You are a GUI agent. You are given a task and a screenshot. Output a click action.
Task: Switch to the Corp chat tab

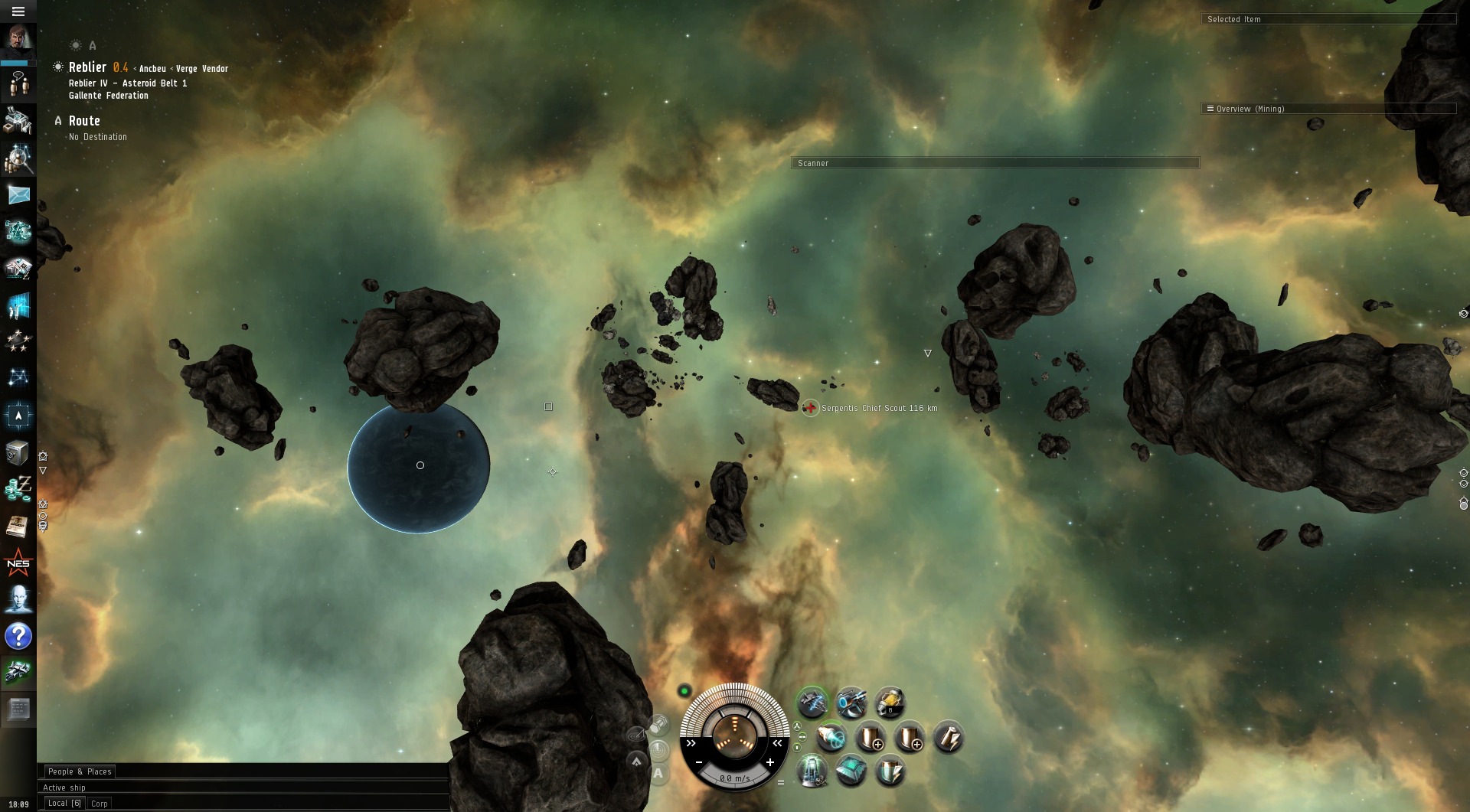(x=100, y=804)
